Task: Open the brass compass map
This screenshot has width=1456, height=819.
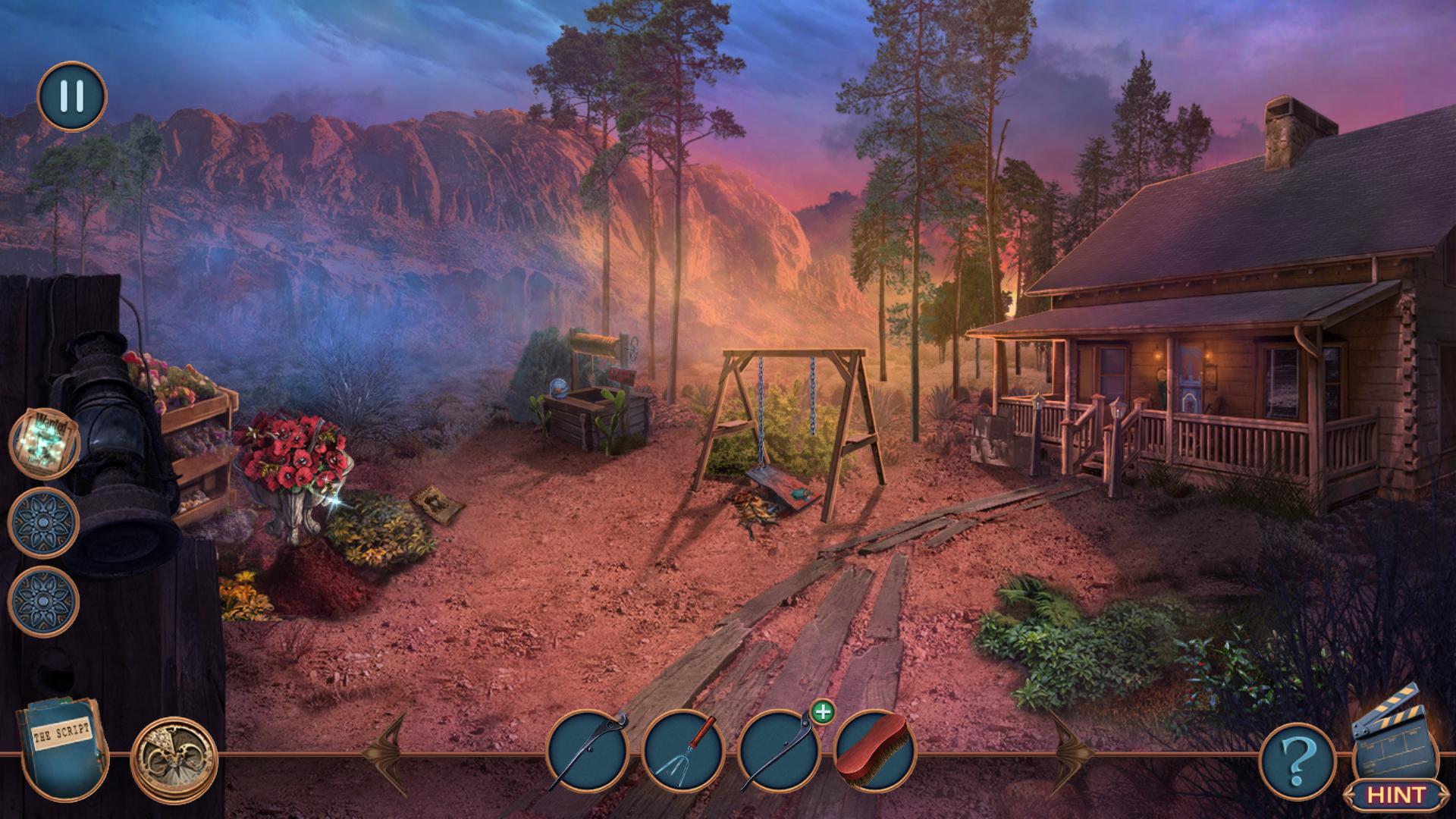Action: pyautogui.click(x=174, y=755)
